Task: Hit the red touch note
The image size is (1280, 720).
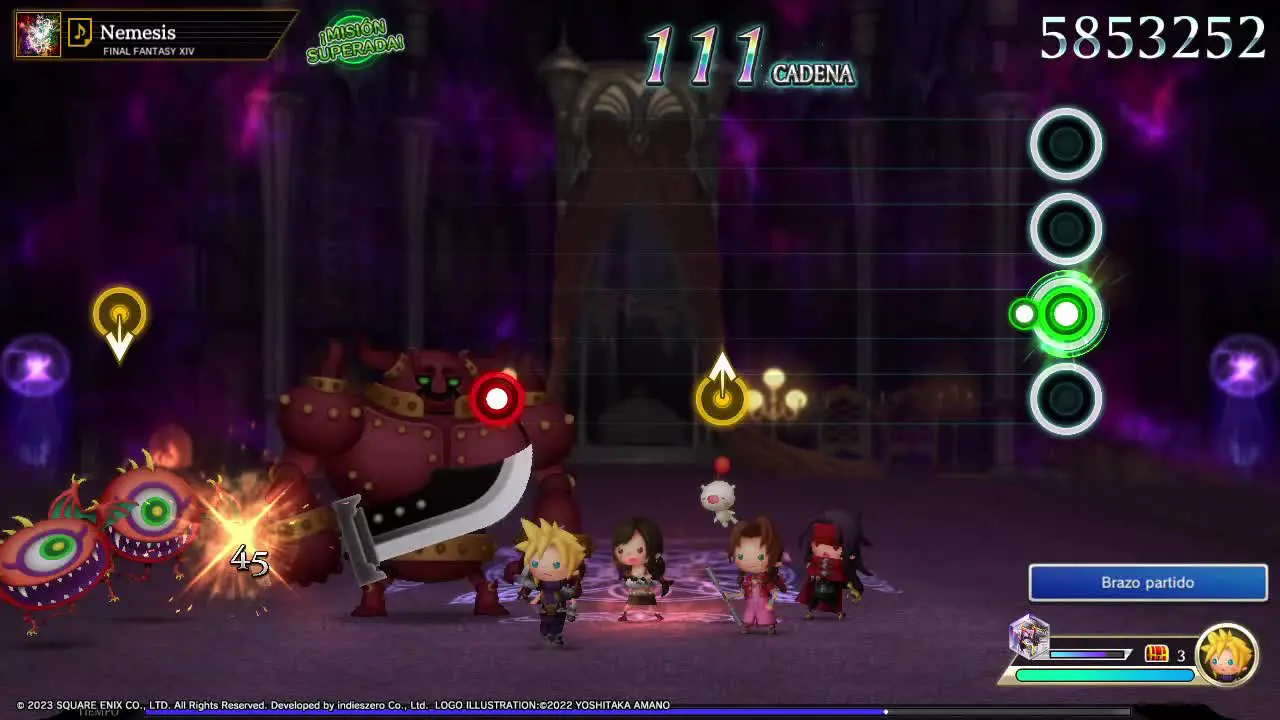Action: [x=497, y=399]
